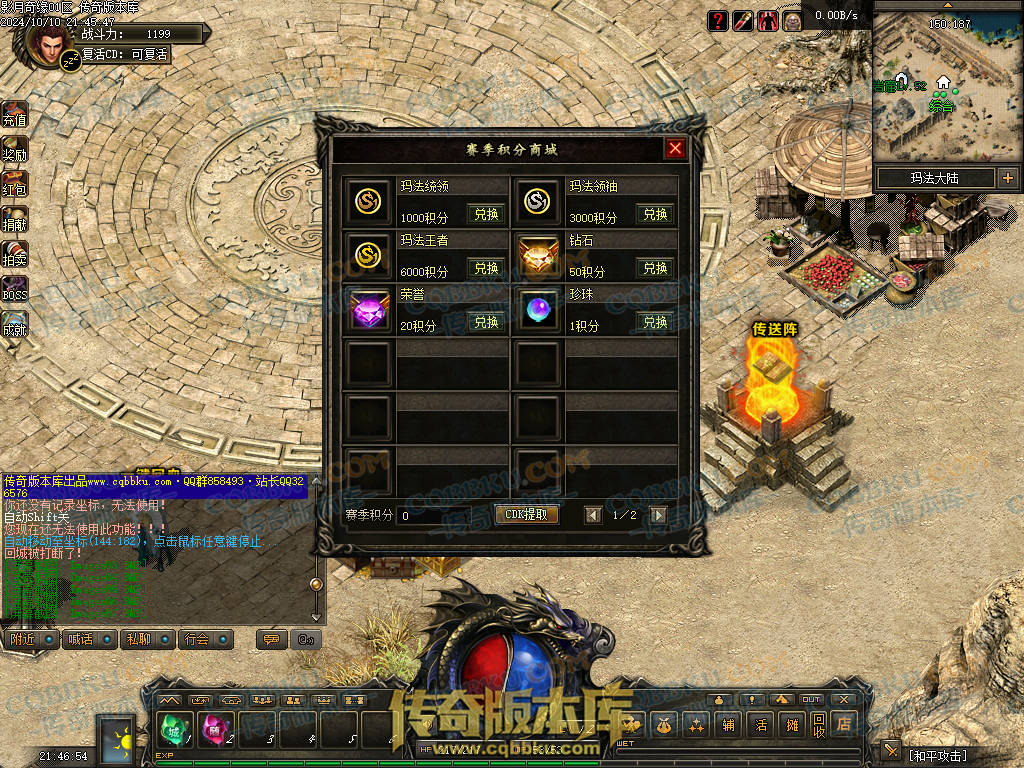Open the 成就 achievements panel
Image resolution: width=1024 pixels, height=768 pixels.
point(14,324)
